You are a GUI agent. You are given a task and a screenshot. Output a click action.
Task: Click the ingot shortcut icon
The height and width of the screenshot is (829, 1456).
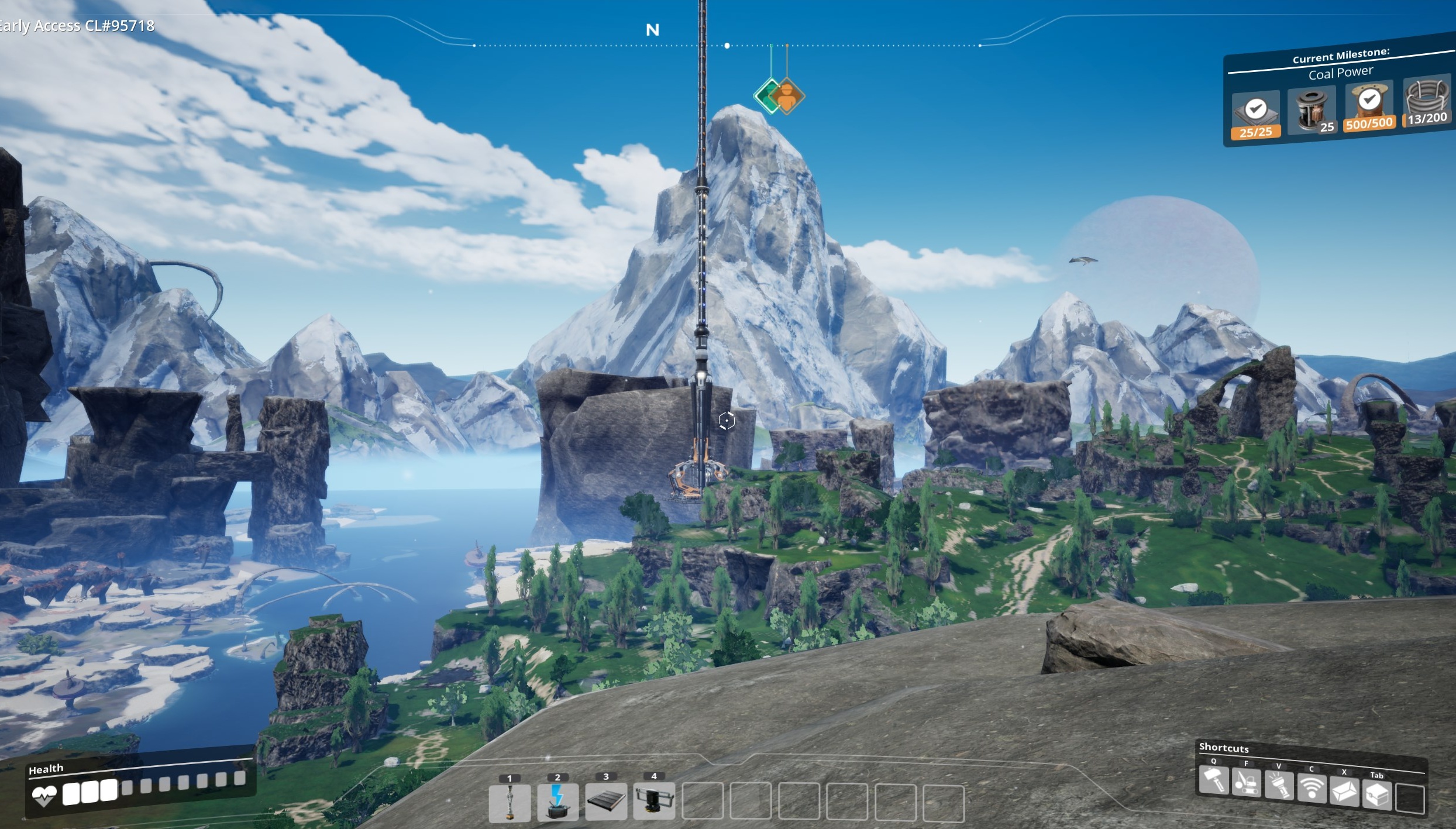coord(1344,792)
